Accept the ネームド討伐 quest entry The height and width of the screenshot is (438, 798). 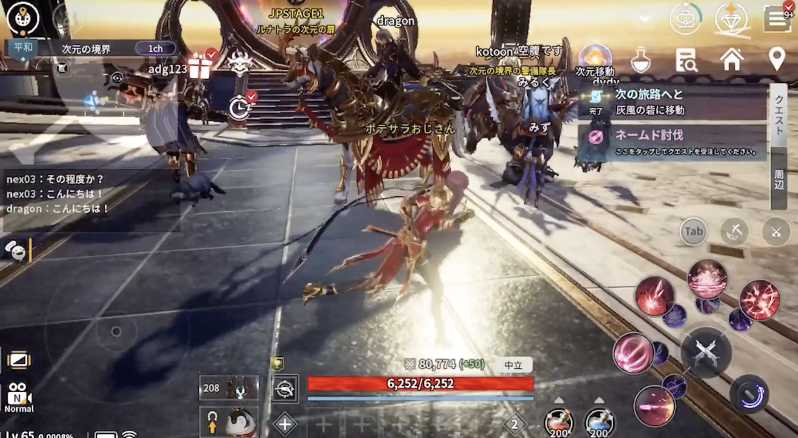pos(672,140)
